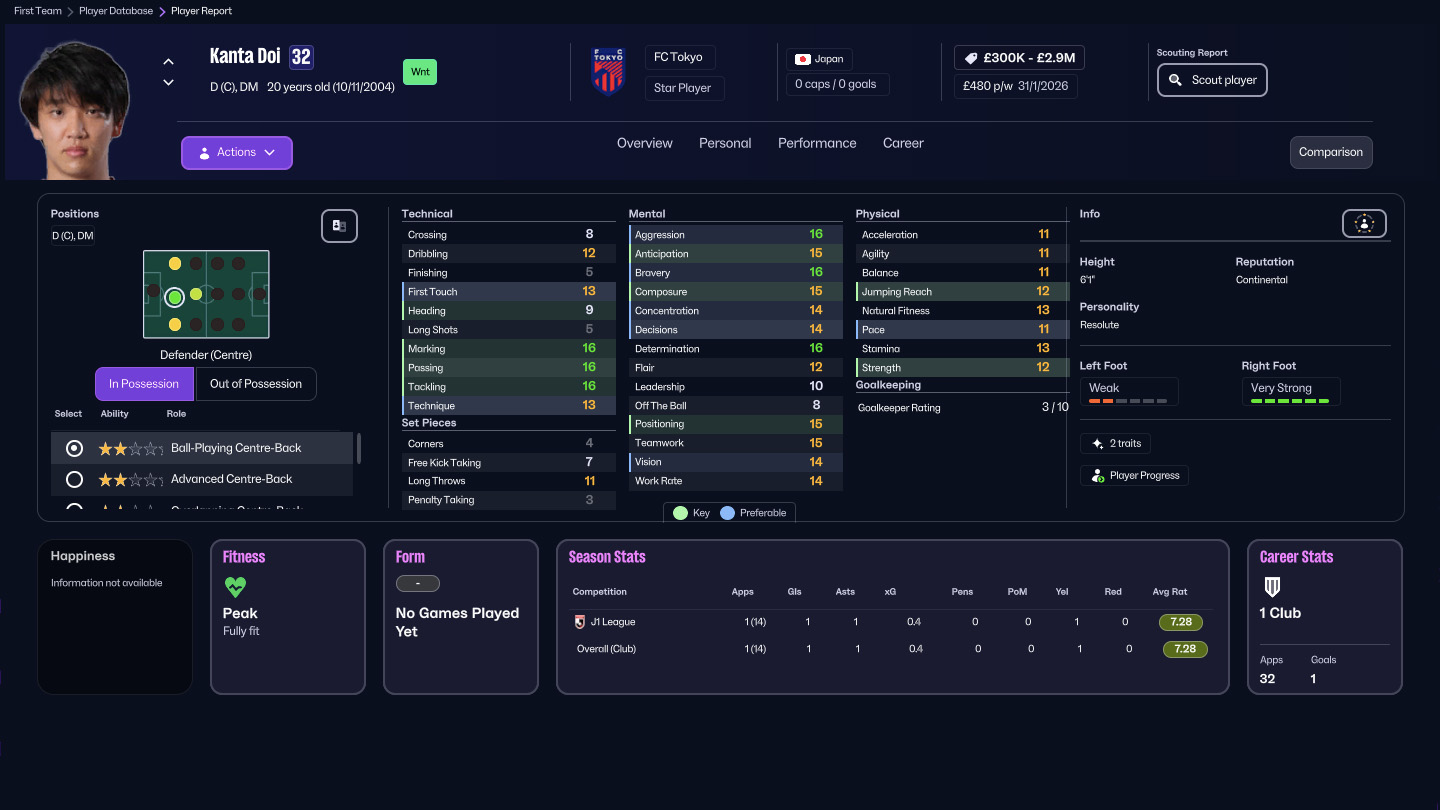1440x810 pixels.
Task: Select the Ball-Playing Centre-Back radio button
Action: (x=72, y=448)
